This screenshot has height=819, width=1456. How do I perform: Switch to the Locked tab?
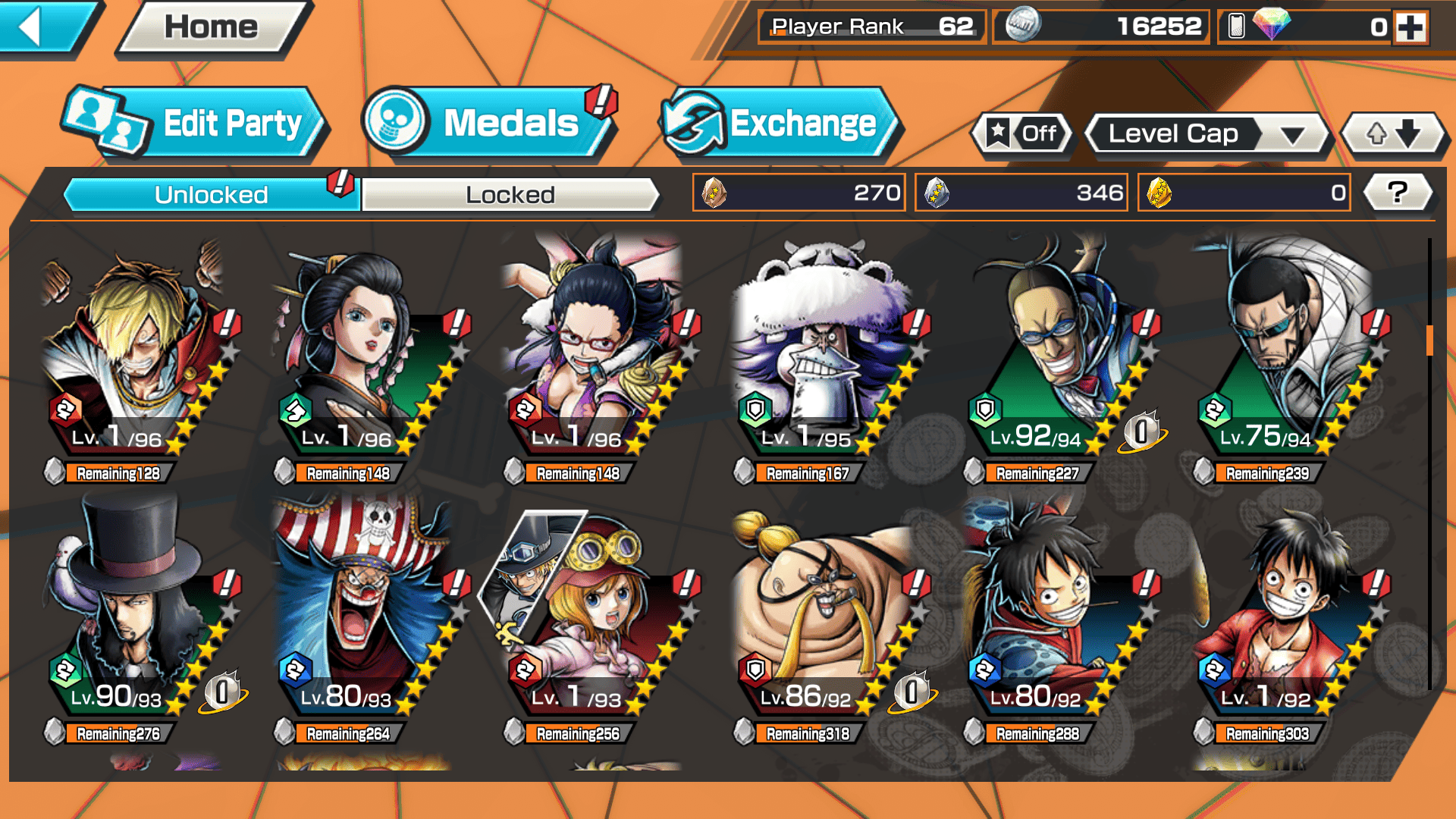pyautogui.click(x=510, y=195)
